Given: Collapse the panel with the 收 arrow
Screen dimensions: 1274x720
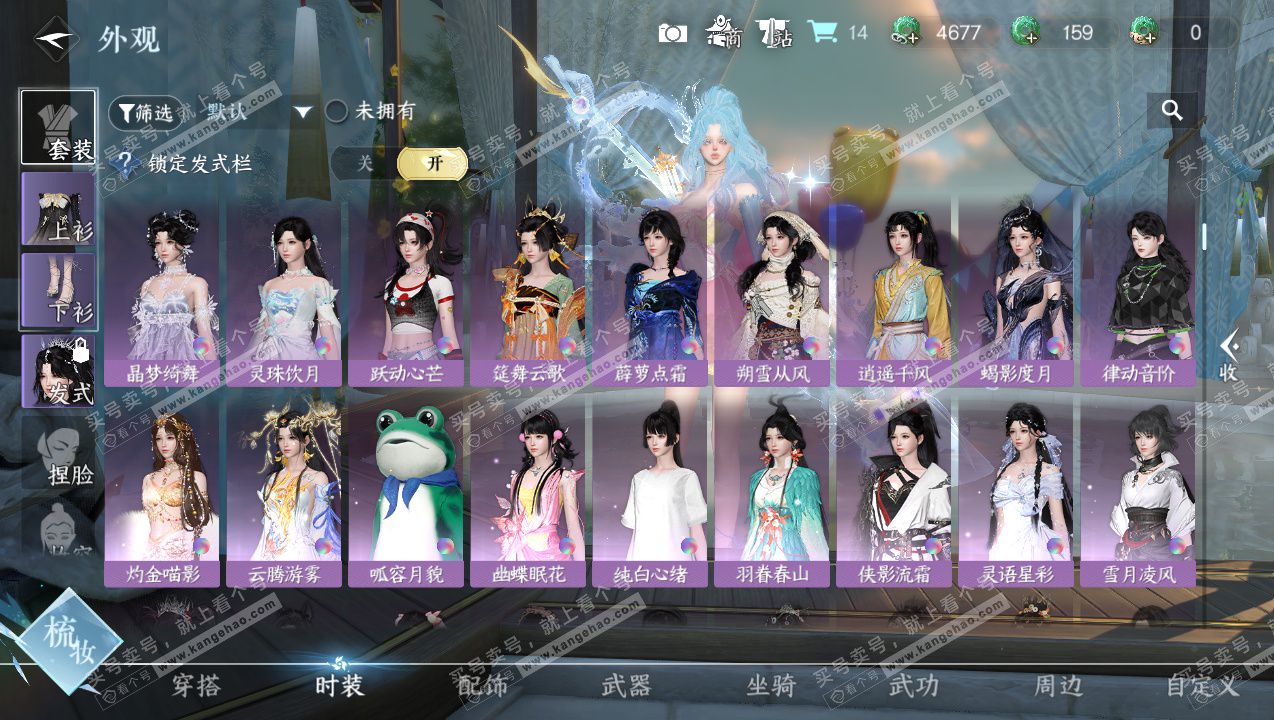Looking at the screenshot, I should point(1230,355).
